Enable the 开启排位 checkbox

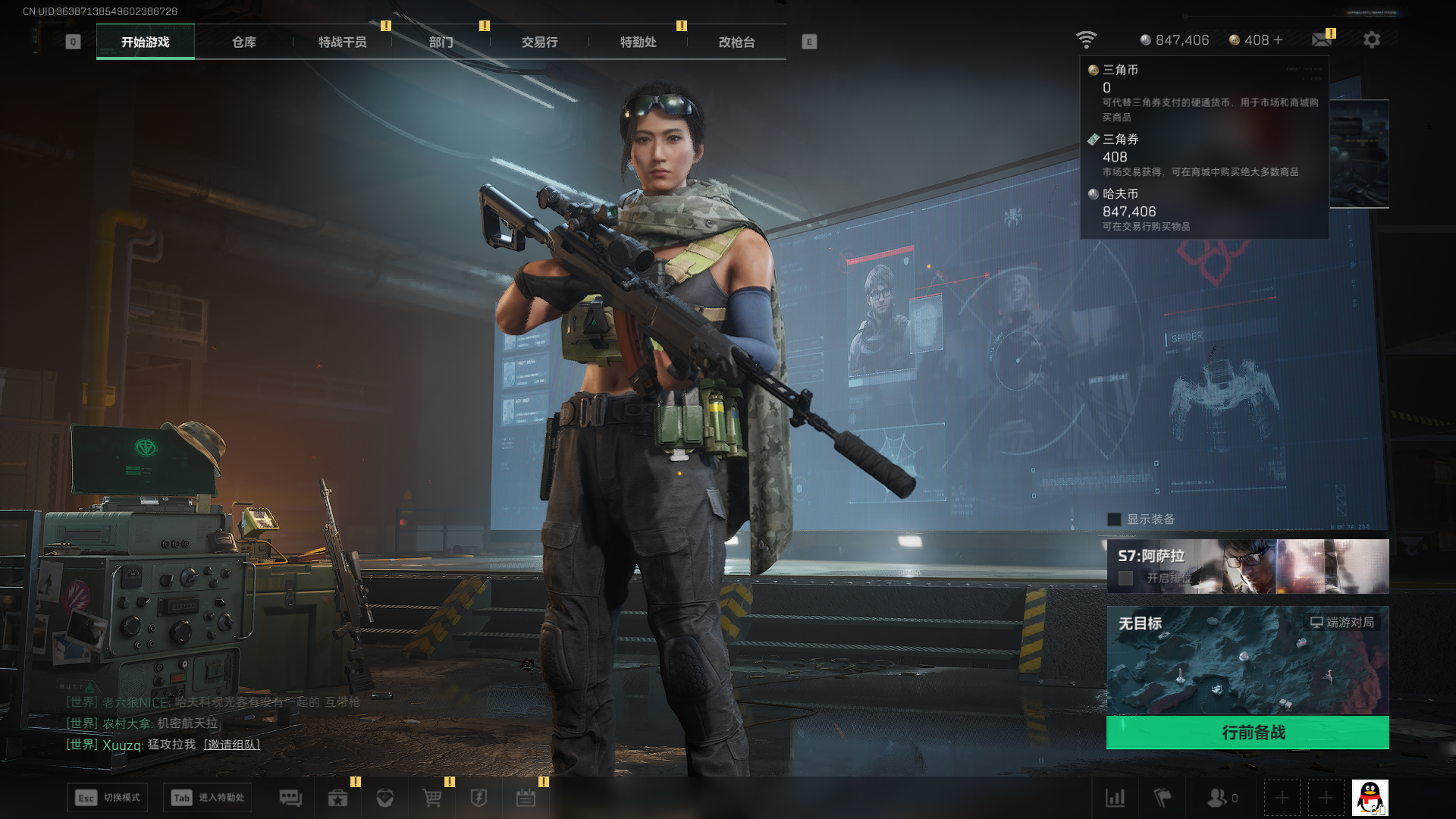pos(1126,579)
